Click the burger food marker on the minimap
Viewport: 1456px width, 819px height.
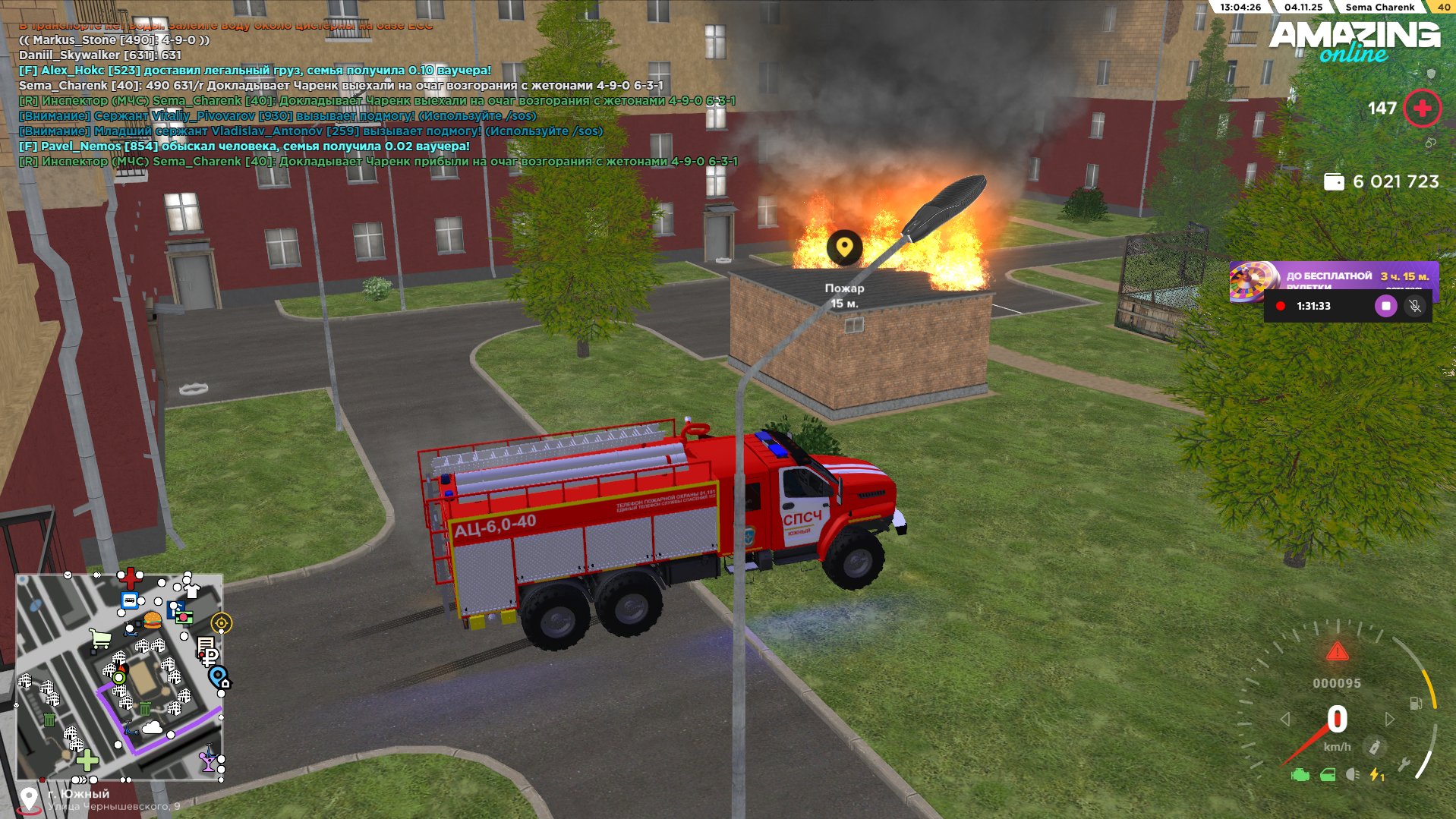(x=153, y=620)
